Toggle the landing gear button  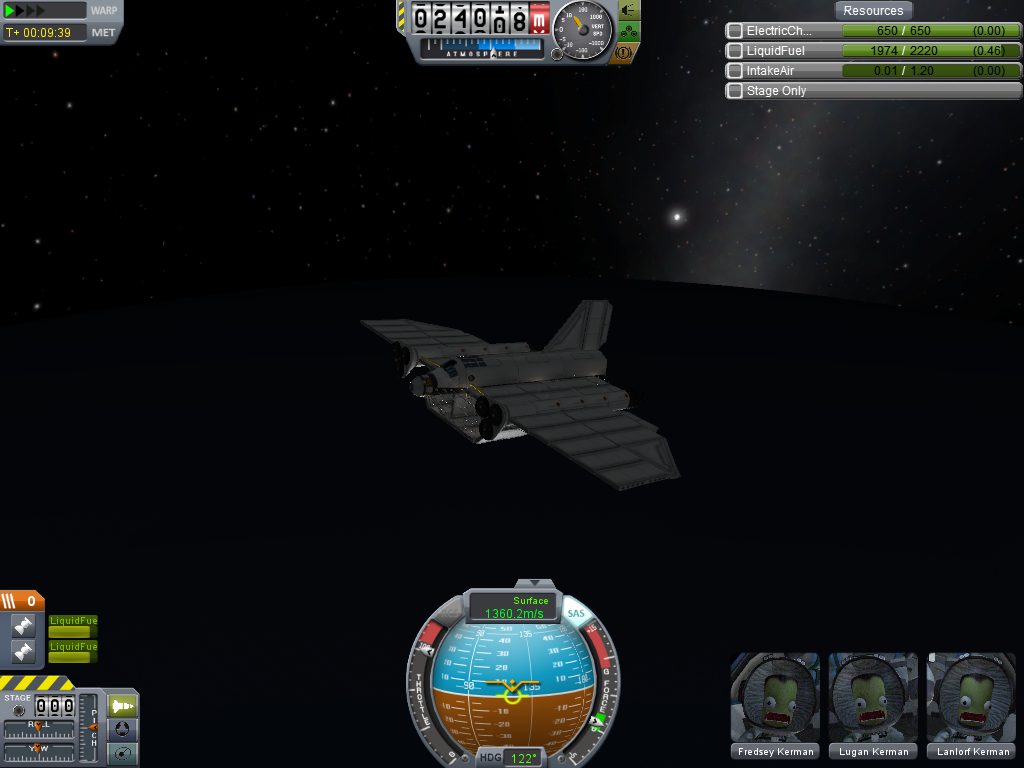pos(629,30)
